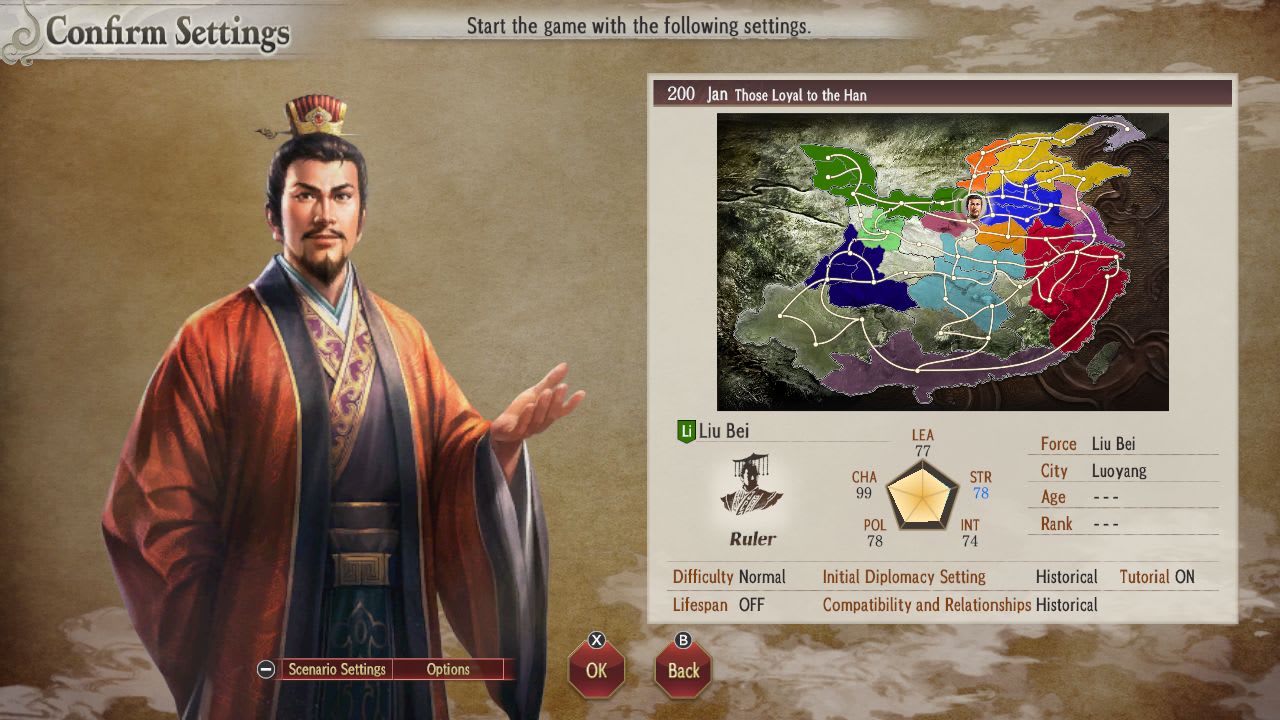Click the green Li faction banner icon
Image resolution: width=1280 pixels, height=720 pixels.
pyautogui.click(x=686, y=432)
